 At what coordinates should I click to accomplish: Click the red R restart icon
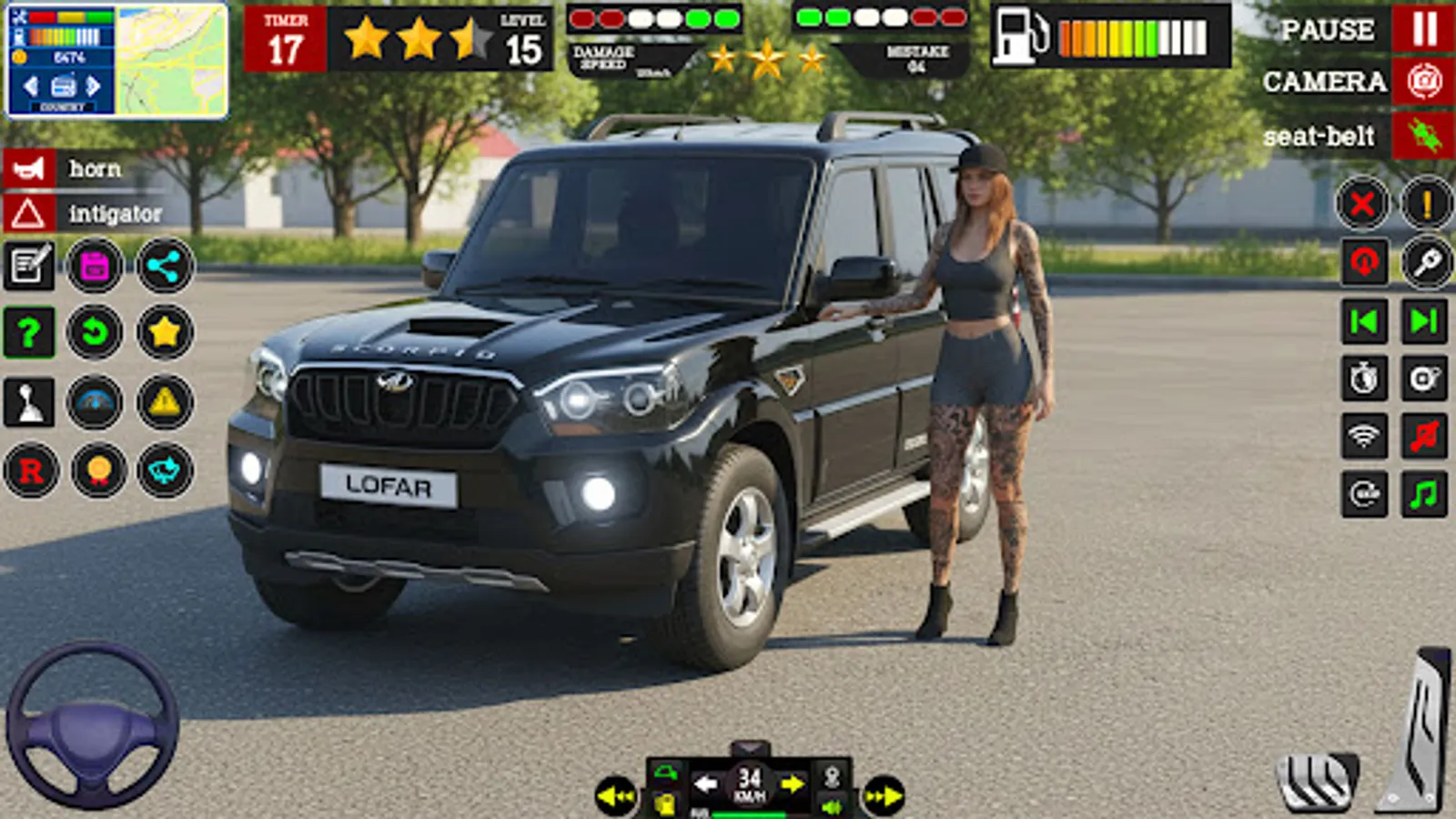point(32,471)
